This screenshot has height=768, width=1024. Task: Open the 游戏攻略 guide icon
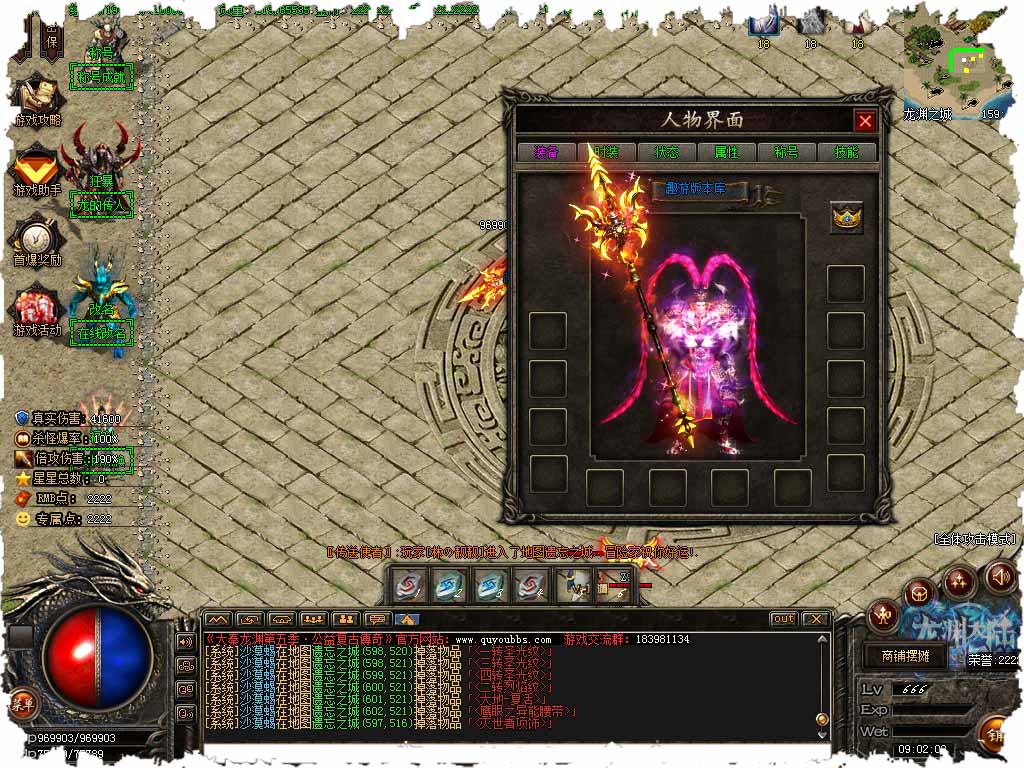[37, 98]
